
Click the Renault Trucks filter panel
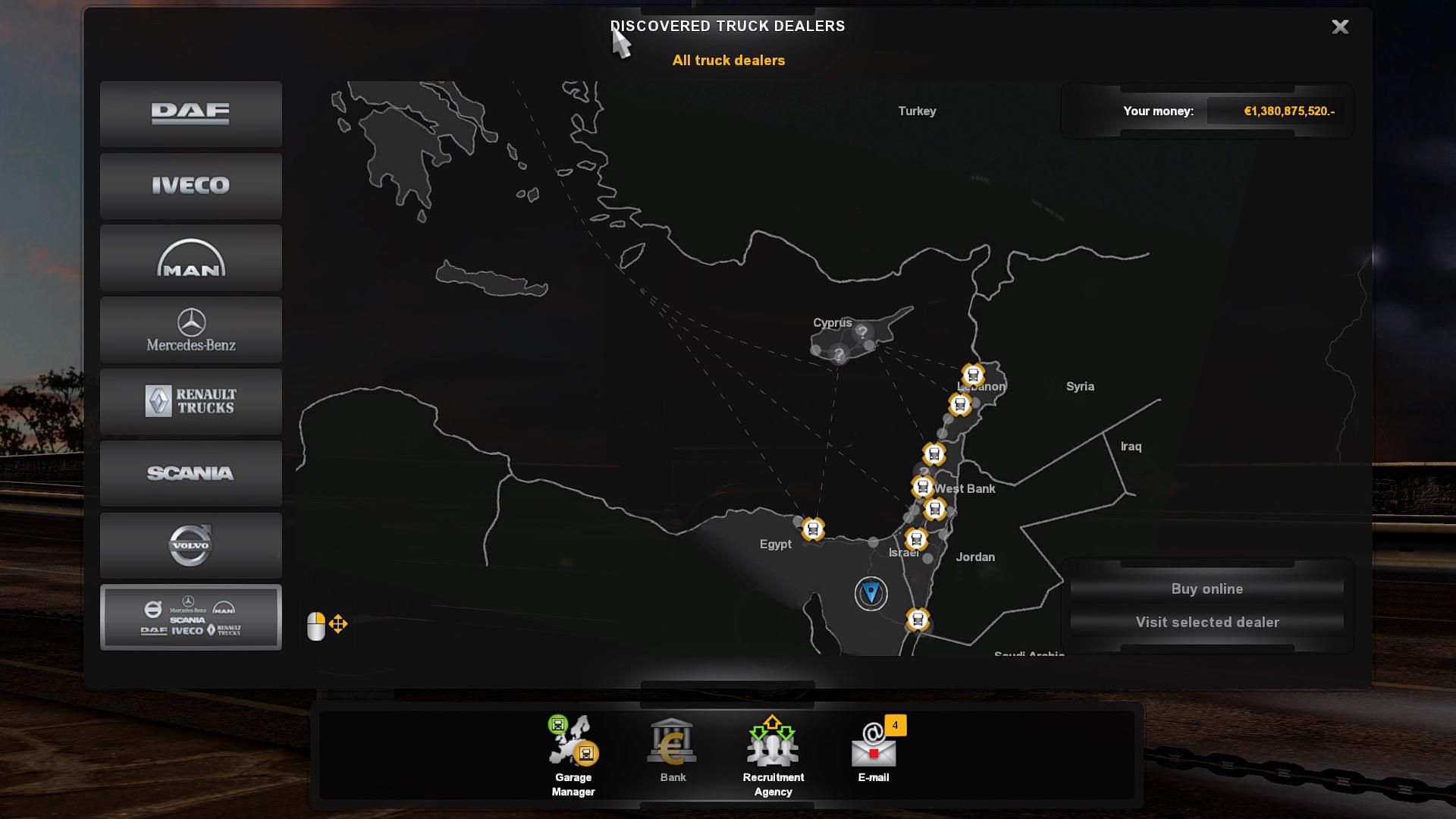(x=190, y=401)
